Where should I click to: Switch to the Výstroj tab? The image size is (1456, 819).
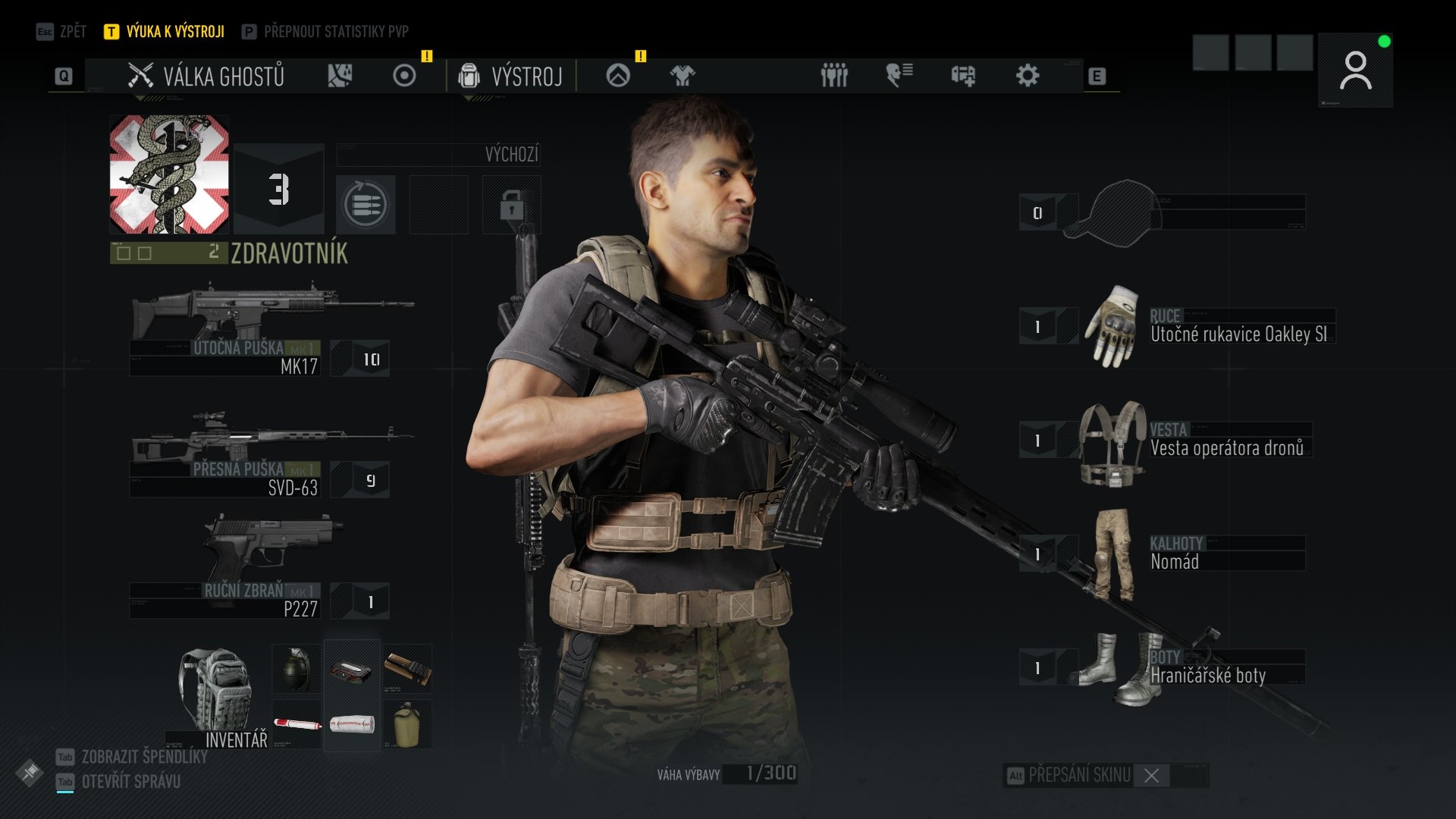pos(511,76)
